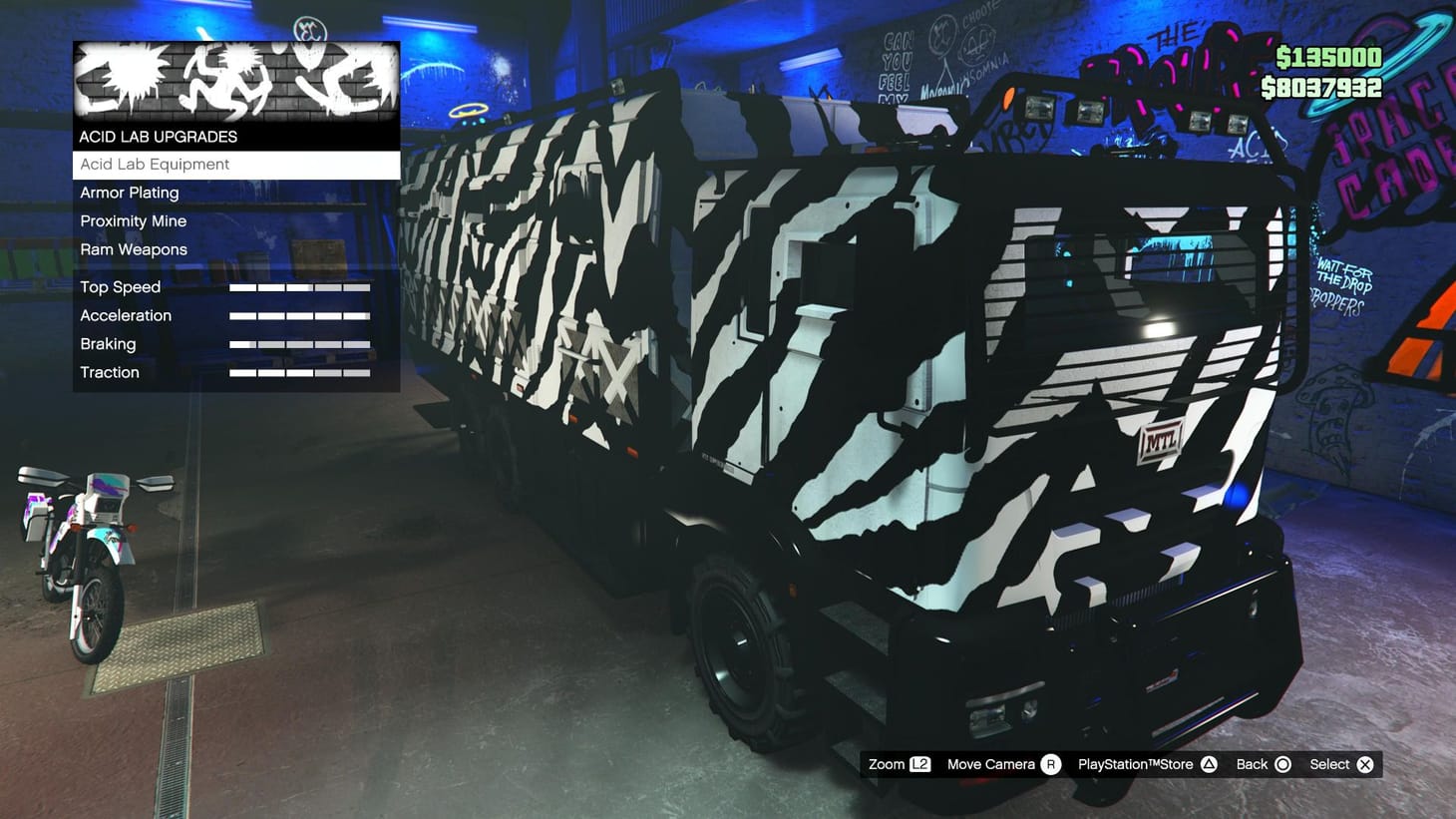Click the green $135000 cash icon display
The width and height of the screenshot is (1456, 819).
click(1326, 58)
